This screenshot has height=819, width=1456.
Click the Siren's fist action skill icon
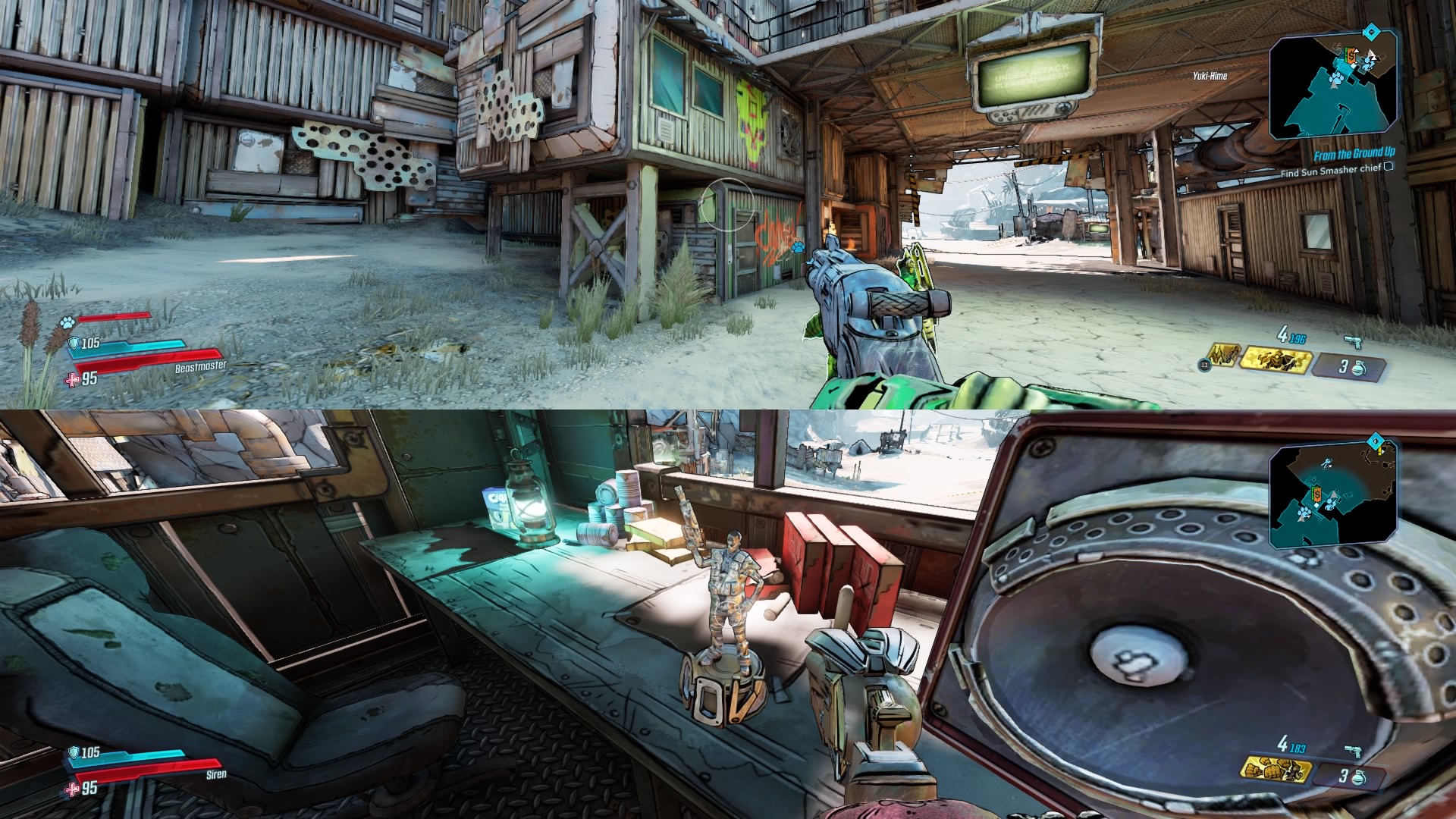click(x=1274, y=770)
